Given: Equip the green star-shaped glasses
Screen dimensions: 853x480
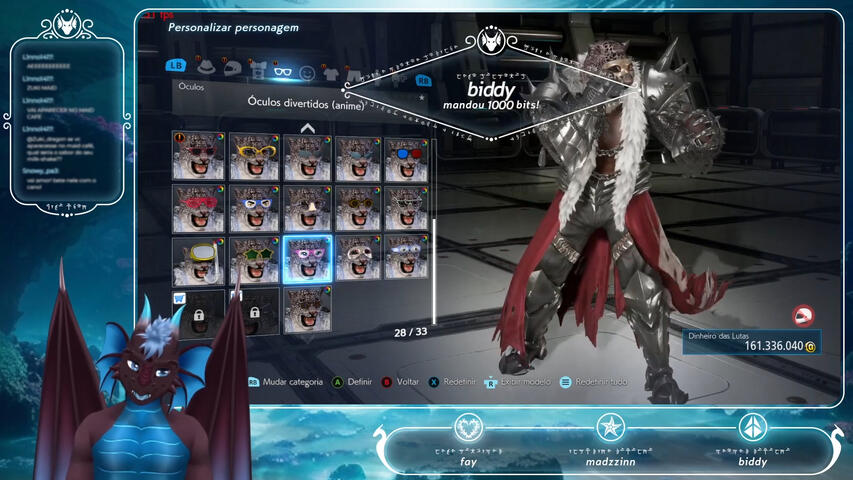Looking at the screenshot, I should pyautogui.click(x=254, y=260).
